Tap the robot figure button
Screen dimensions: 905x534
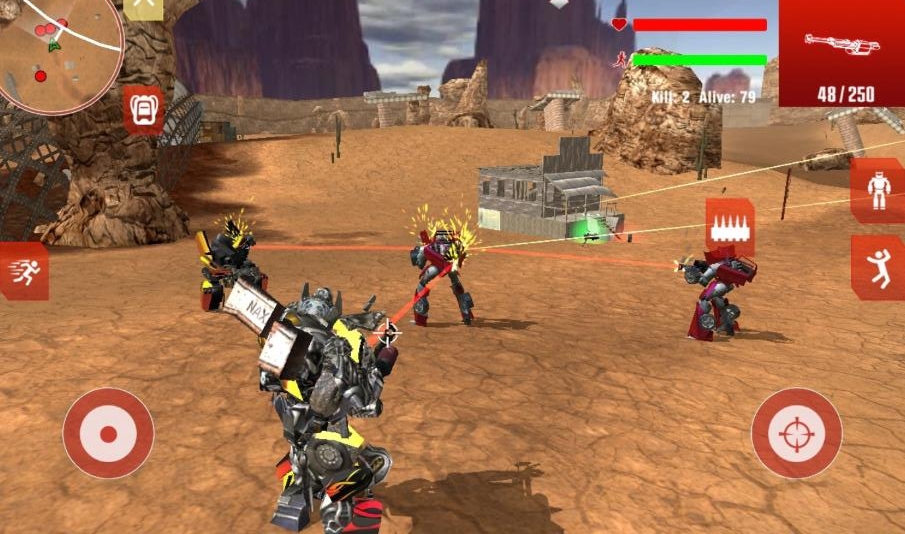click(879, 190)
